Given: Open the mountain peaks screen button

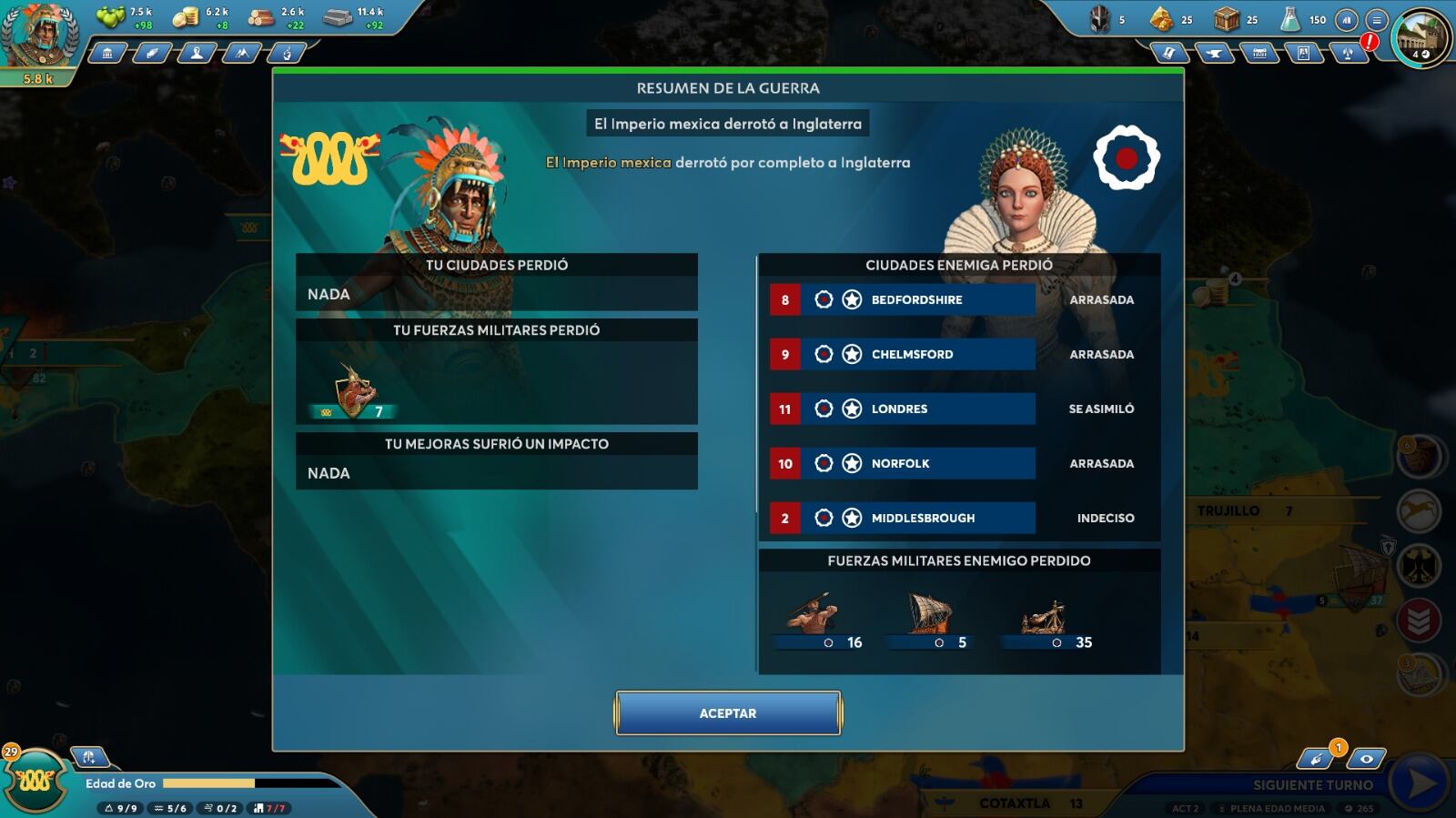Looking at the screenshot, I should click(x=241, y=54).
